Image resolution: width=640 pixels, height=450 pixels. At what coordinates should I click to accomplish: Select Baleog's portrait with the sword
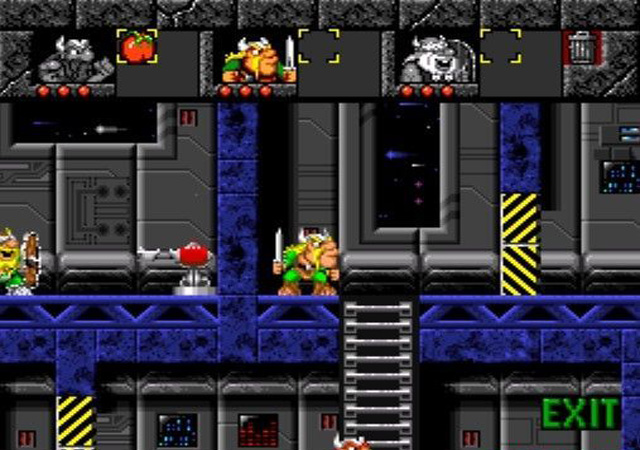(x=254, y=60)
